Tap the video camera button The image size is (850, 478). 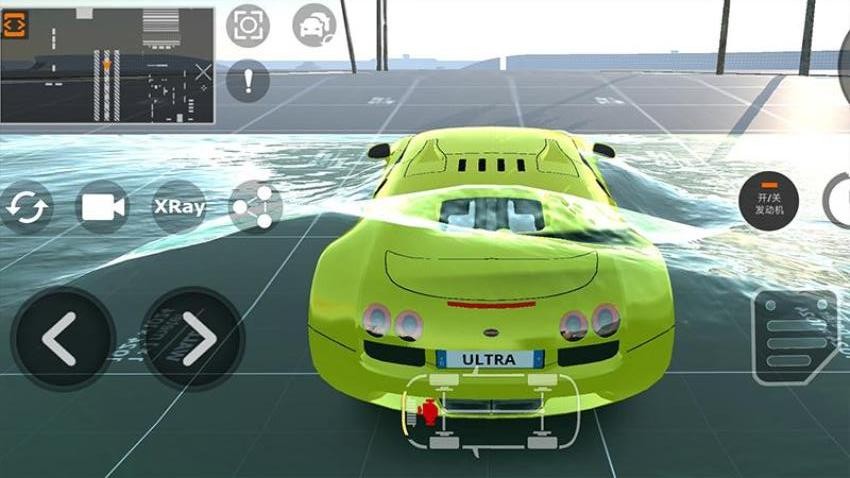[103, 207]
